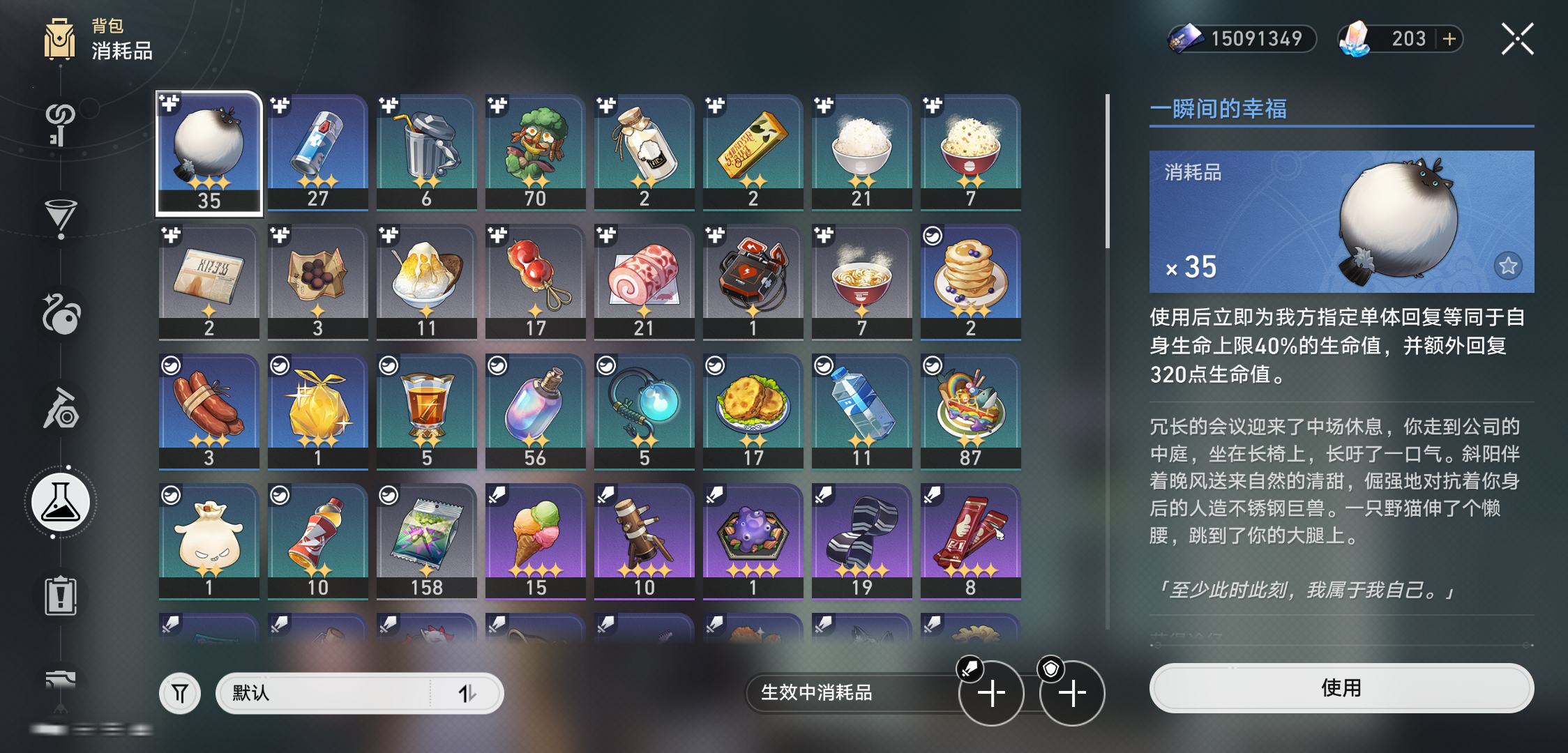Switch to the consumables flask tab
This screenshot has width=1568, height=753.
pyautogui.click(x=61, y=503)
